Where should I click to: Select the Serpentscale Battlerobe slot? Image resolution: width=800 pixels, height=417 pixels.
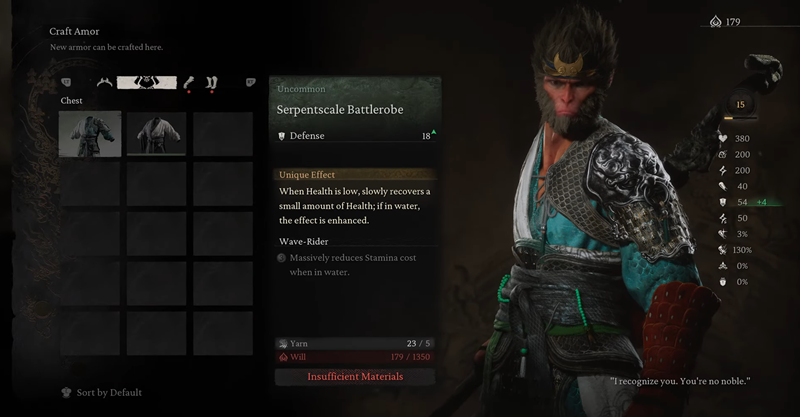click(90, 134)
